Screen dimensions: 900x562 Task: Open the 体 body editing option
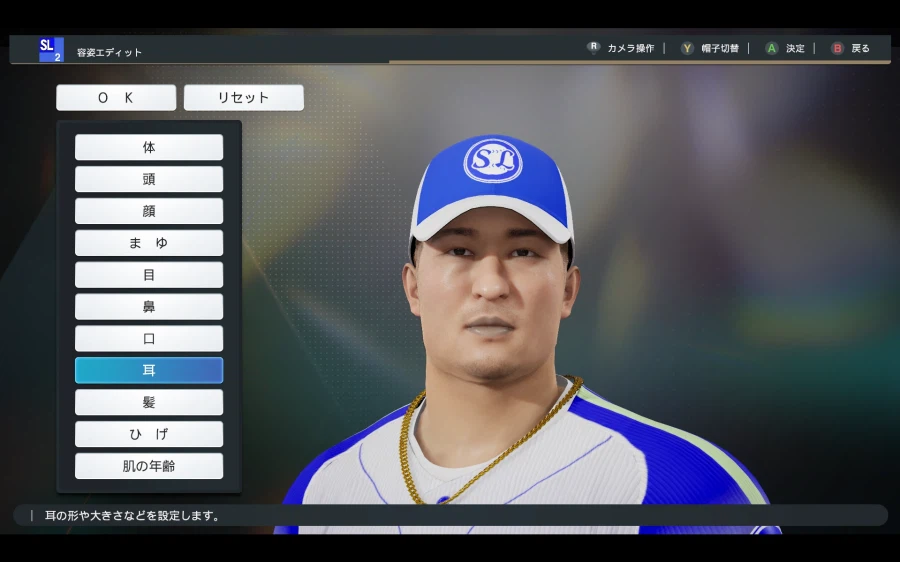click(x=149, y=147)
